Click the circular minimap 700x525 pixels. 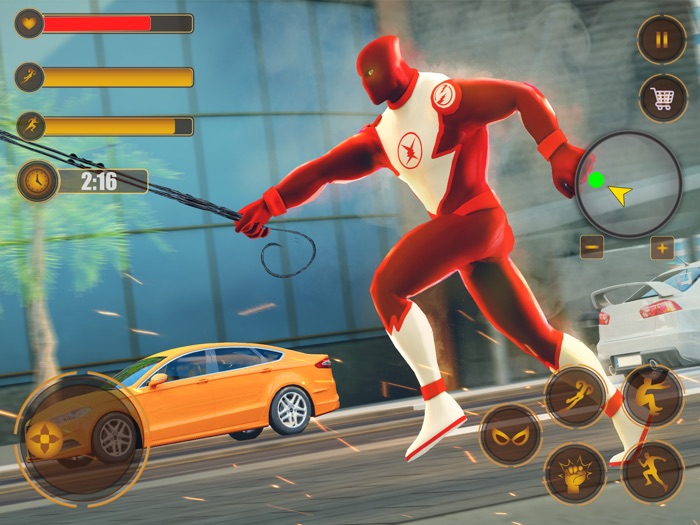[628, 185]
